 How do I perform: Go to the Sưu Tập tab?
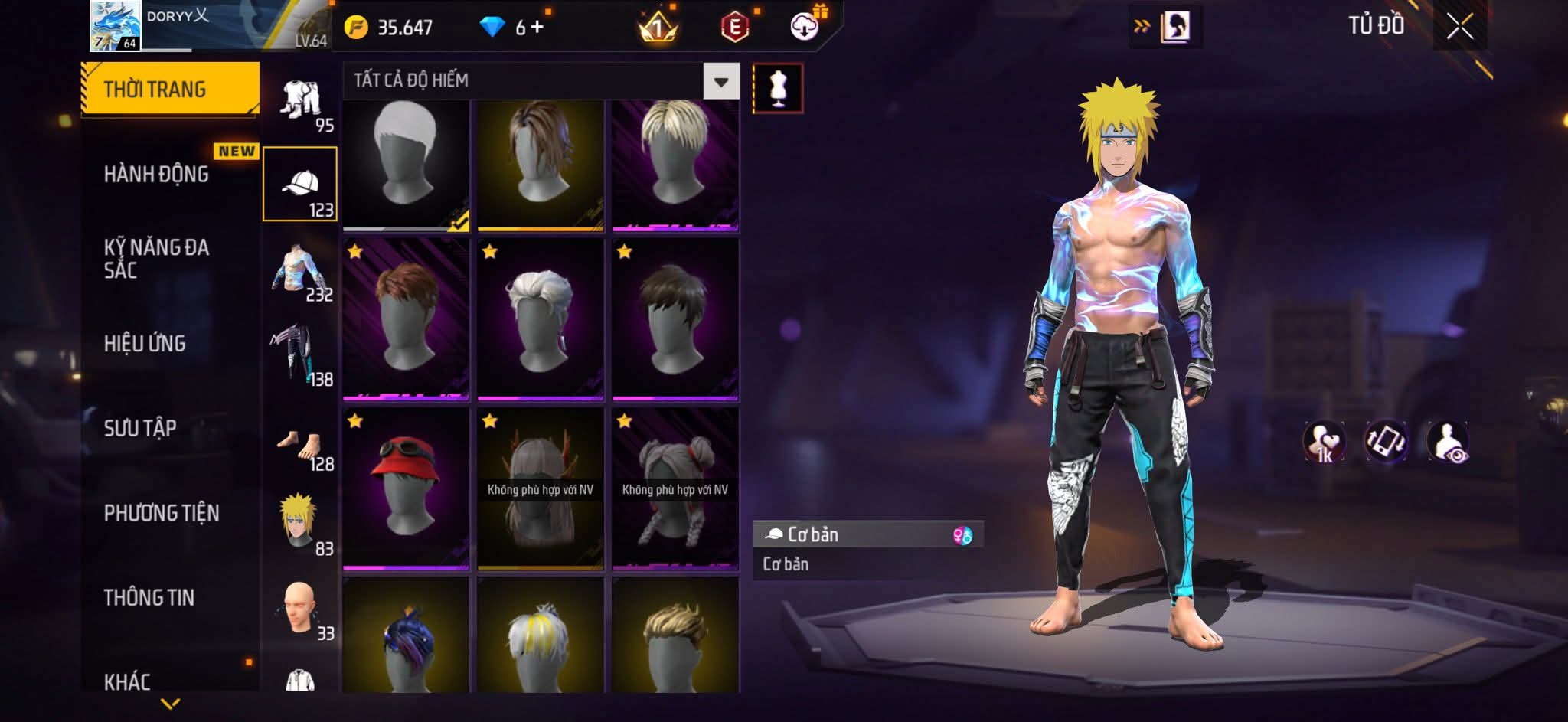click(x=141, y=428)
